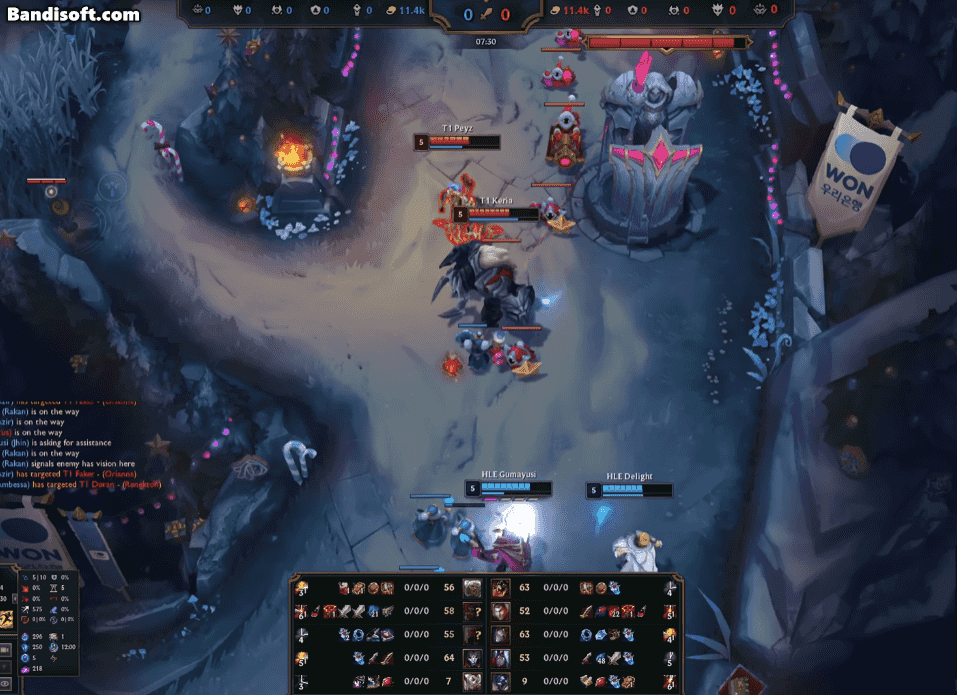
Task: Collapse the champion stats panel arrow
Action: click(15, 598)
